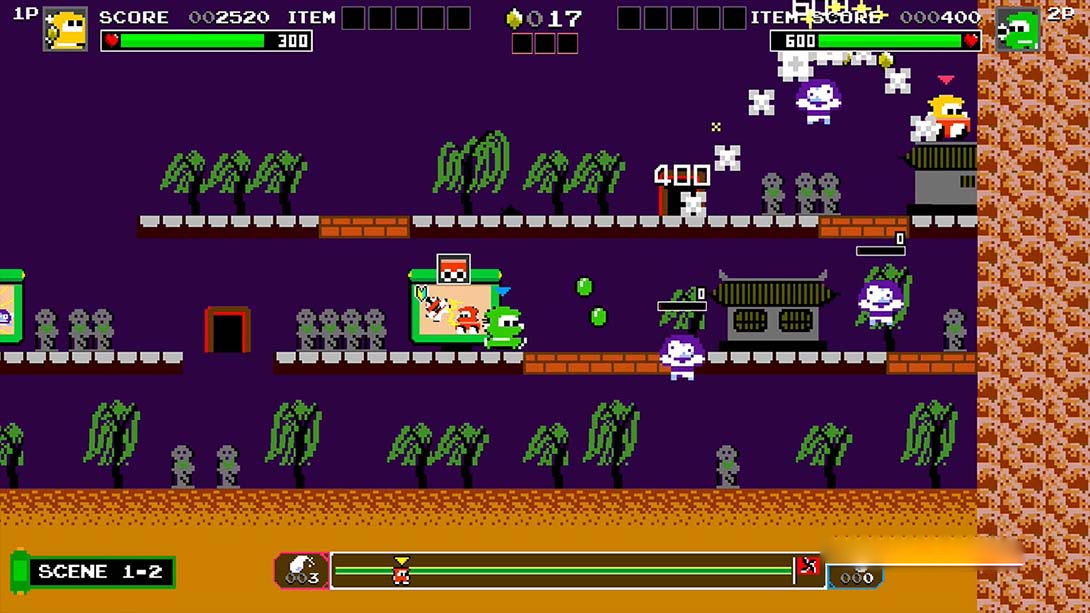1090x613 pixels.
Task: Click the 1P yellow ninja portrait
Action: (65, 29)
